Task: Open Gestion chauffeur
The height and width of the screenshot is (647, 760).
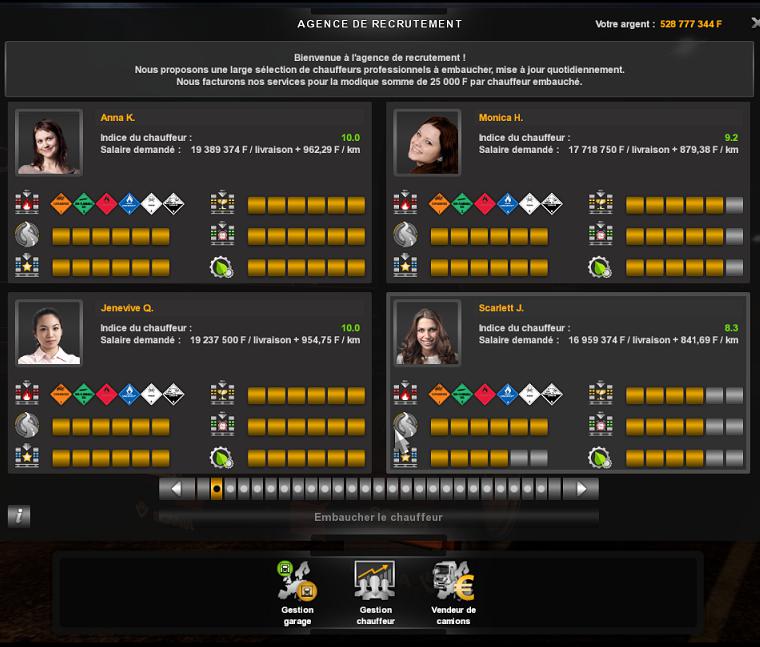Action: tap(375, 594)
